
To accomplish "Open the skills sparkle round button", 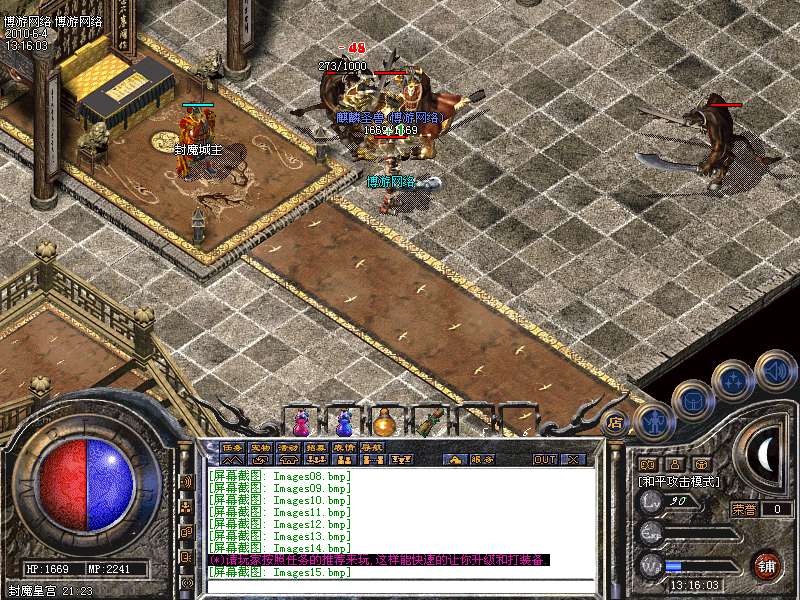I will [733, 380].
